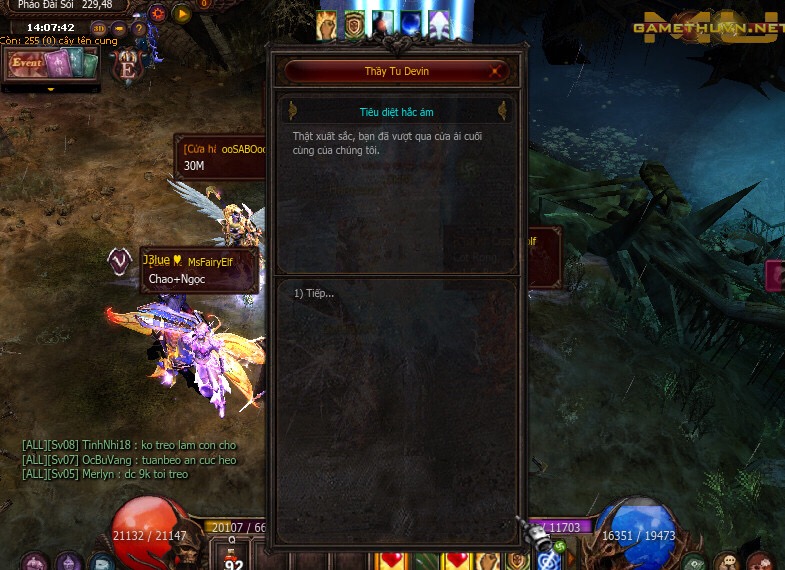Click the orange play arrow button

[x=182, y=14]
